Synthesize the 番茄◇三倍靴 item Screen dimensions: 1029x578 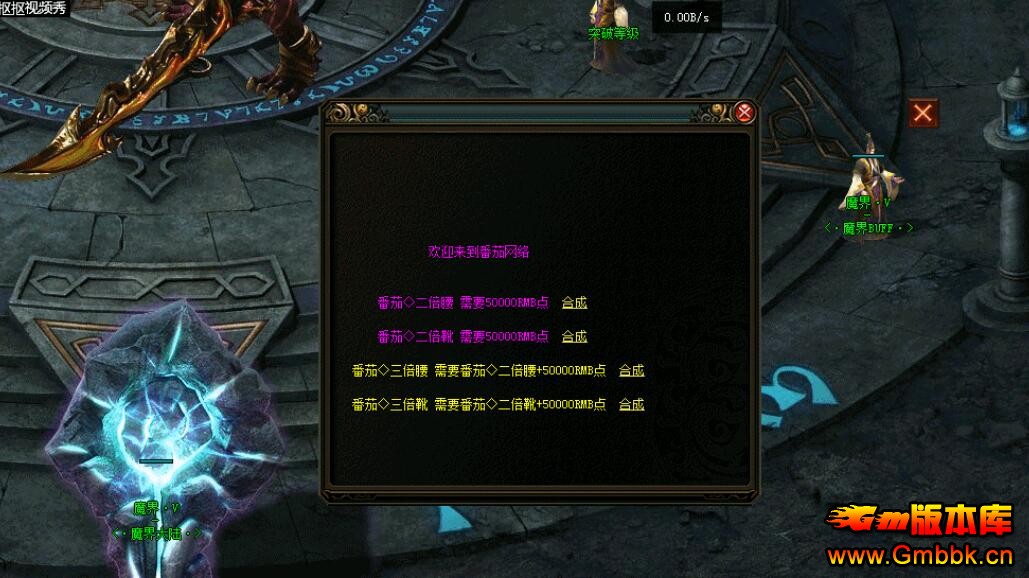coord(631,404)
